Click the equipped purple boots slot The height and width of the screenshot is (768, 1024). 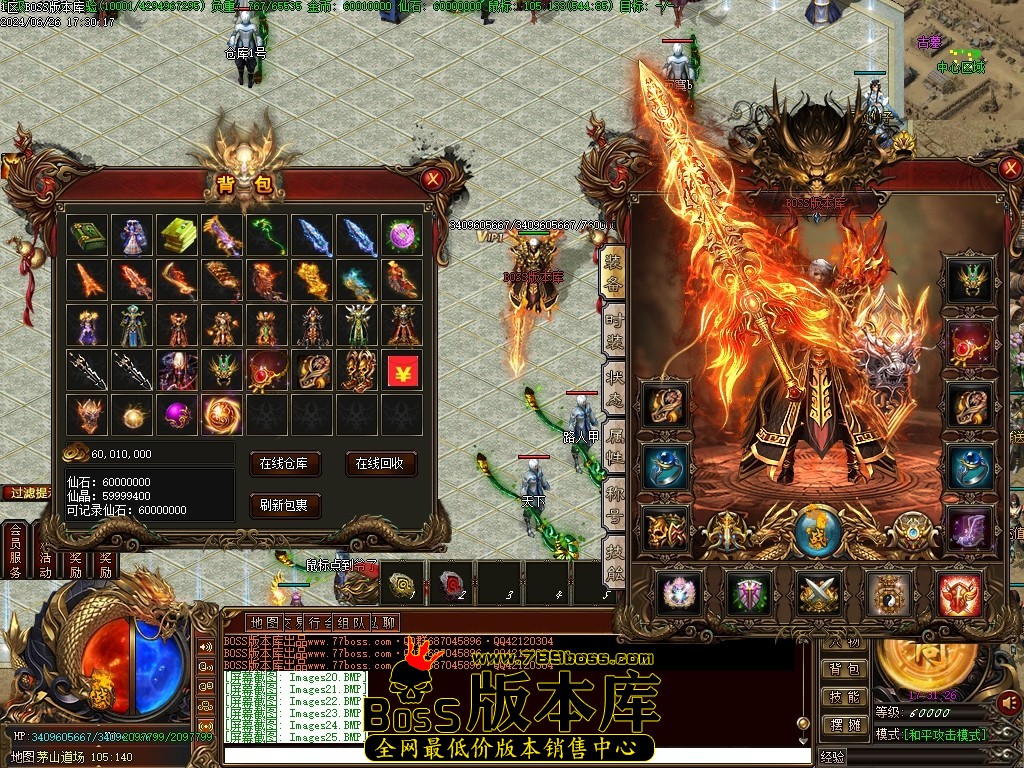(x=968, y=528)
